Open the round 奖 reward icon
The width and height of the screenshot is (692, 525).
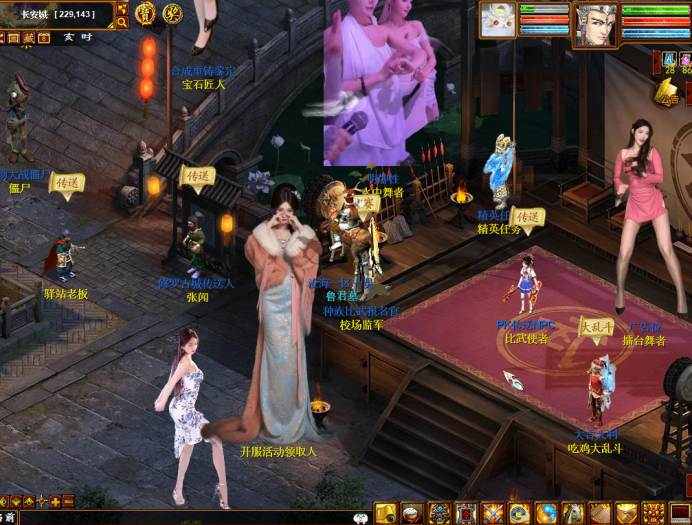[x=172, y=13]
